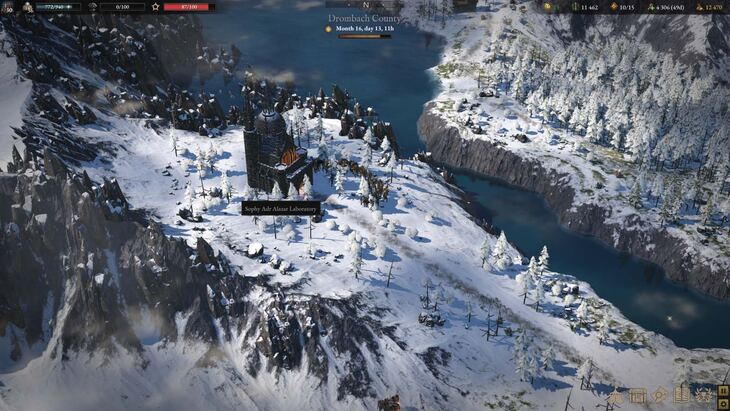Open the laurel wreath menu

pyautogui.click(x=701, y=396)
